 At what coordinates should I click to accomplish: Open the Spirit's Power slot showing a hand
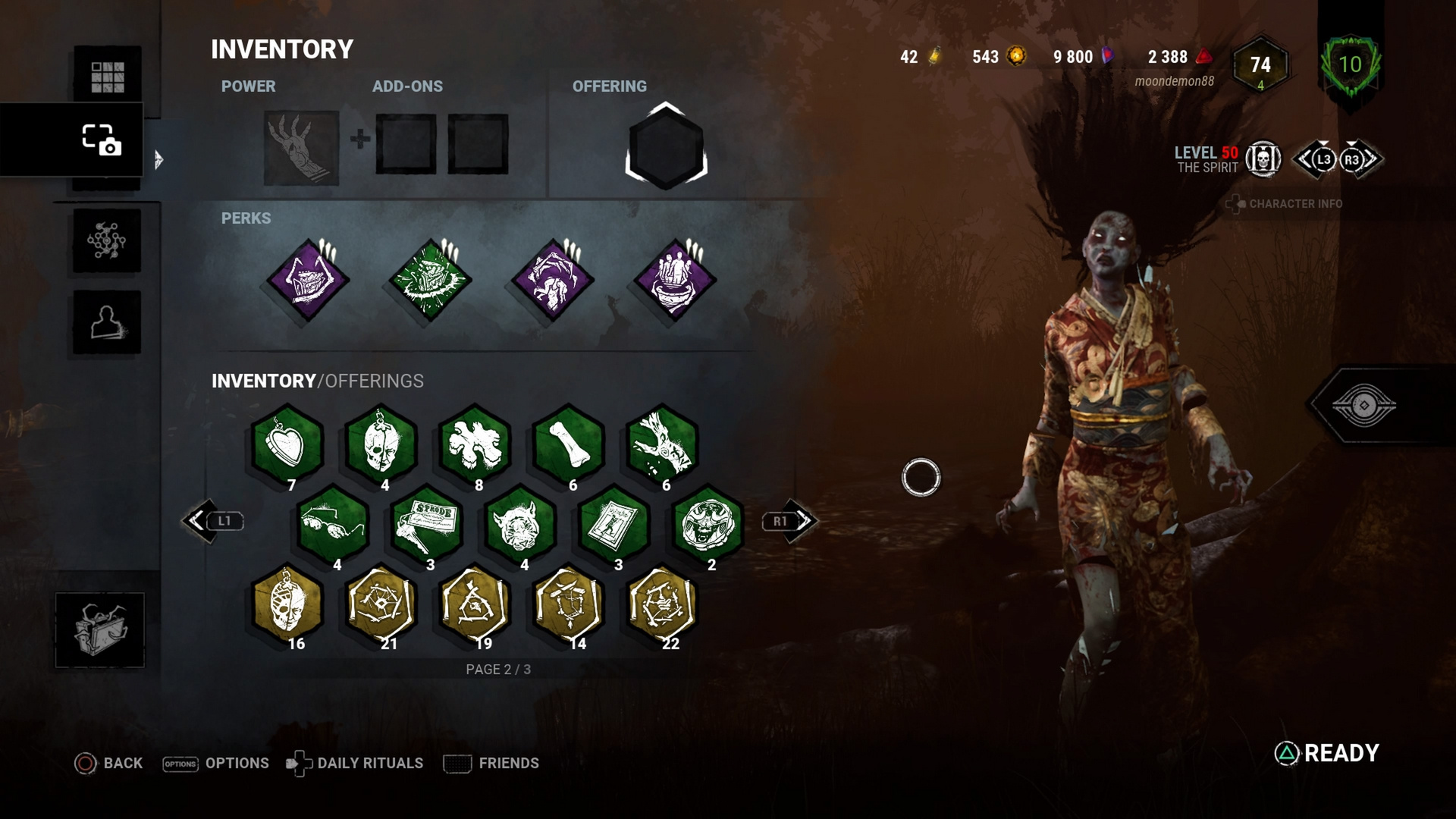pos(299,147)
